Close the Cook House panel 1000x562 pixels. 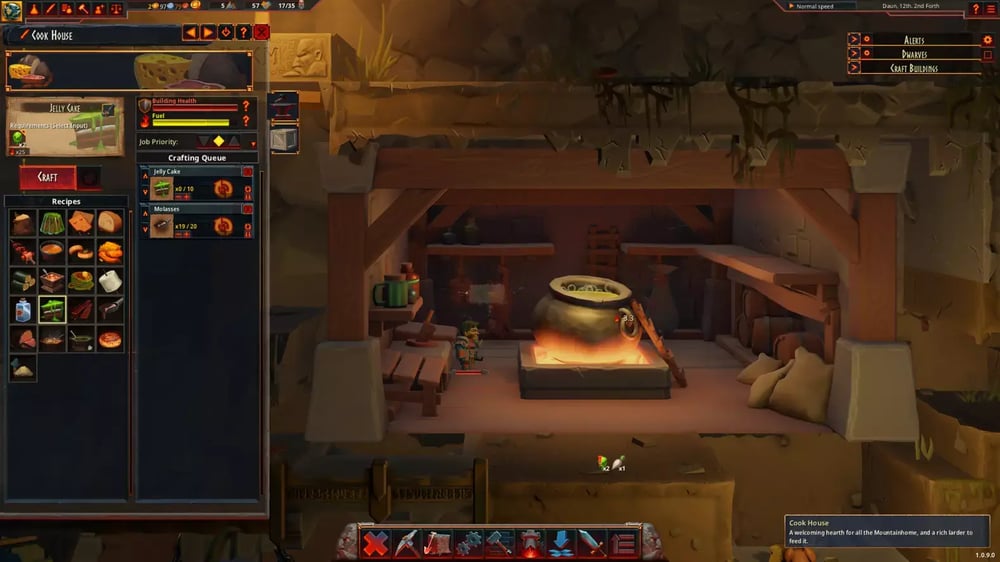[x=262, y=33]
